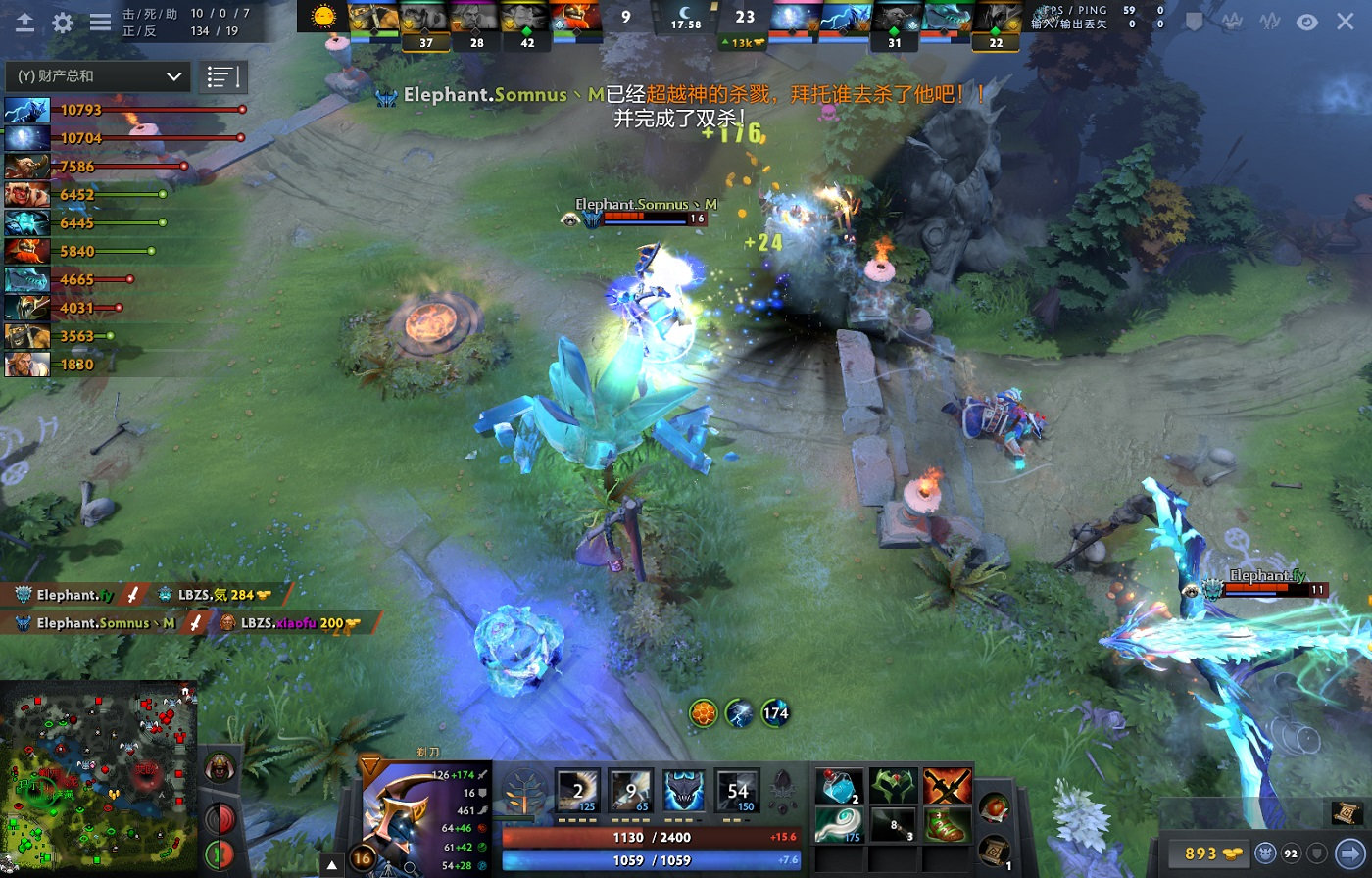
Task: Open the shop via the 893 gold button
Action: [1207, 854]
